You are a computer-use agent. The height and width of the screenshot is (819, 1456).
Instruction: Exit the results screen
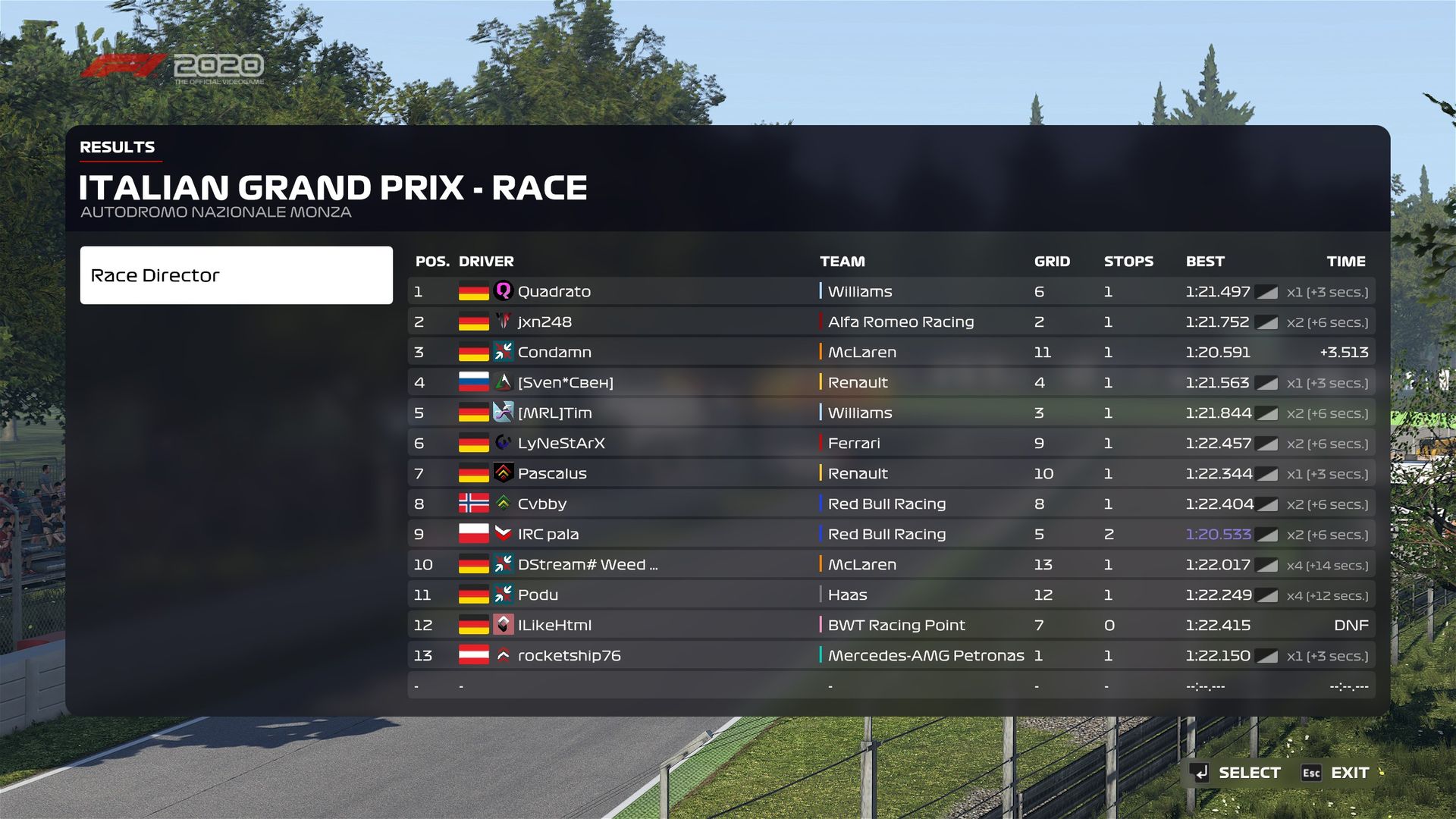1336,773
